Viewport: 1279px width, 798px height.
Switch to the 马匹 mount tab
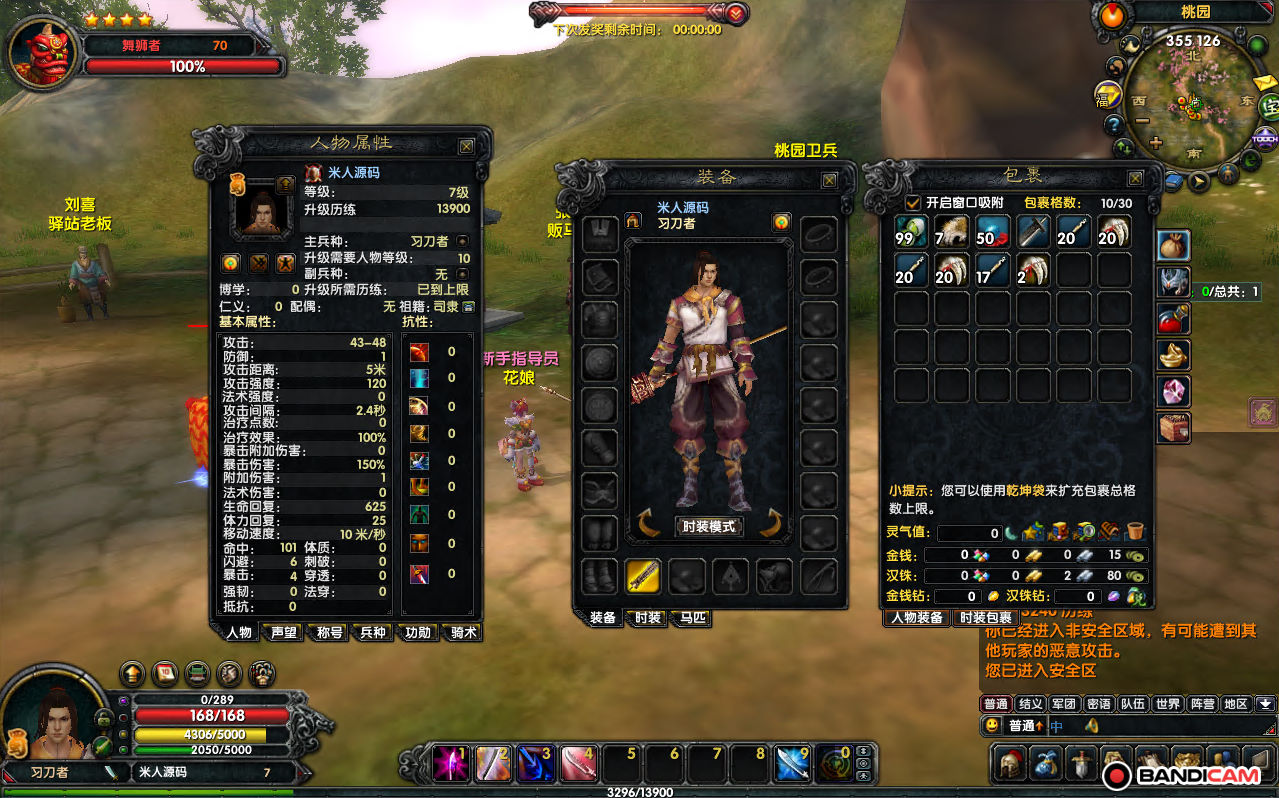point(691,618)
